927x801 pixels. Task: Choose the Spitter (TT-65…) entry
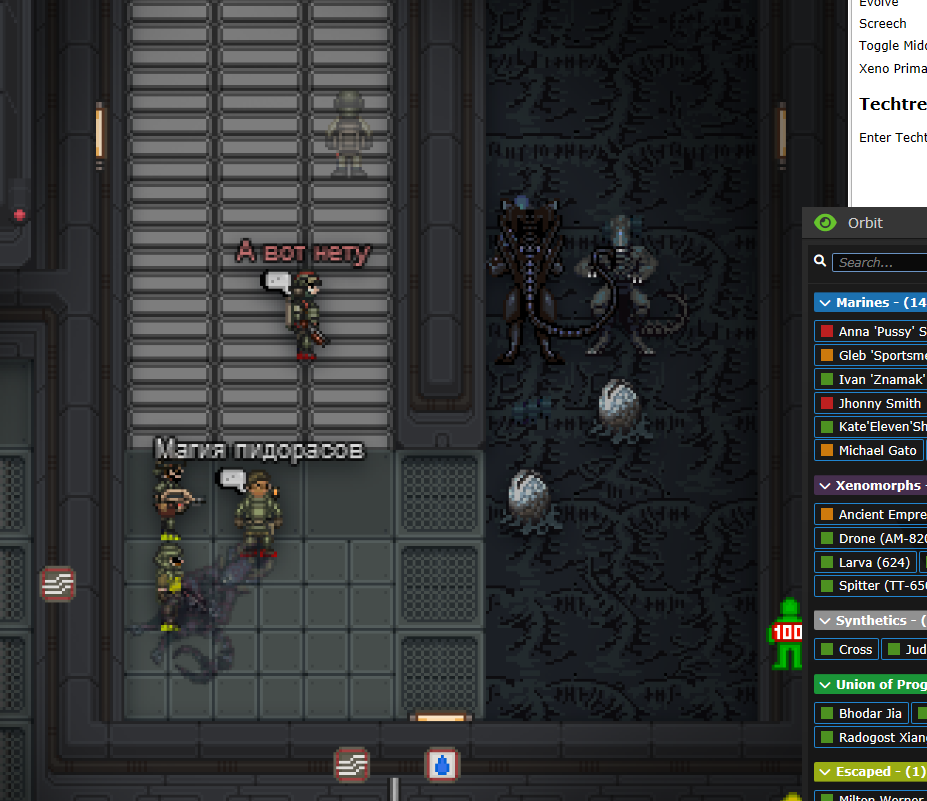(x=872, y=586)
